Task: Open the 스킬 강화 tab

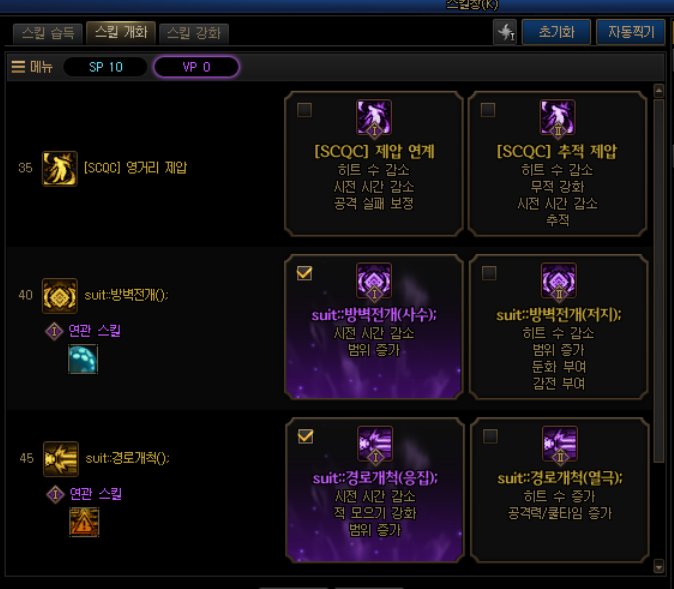Action: point(194,33)
